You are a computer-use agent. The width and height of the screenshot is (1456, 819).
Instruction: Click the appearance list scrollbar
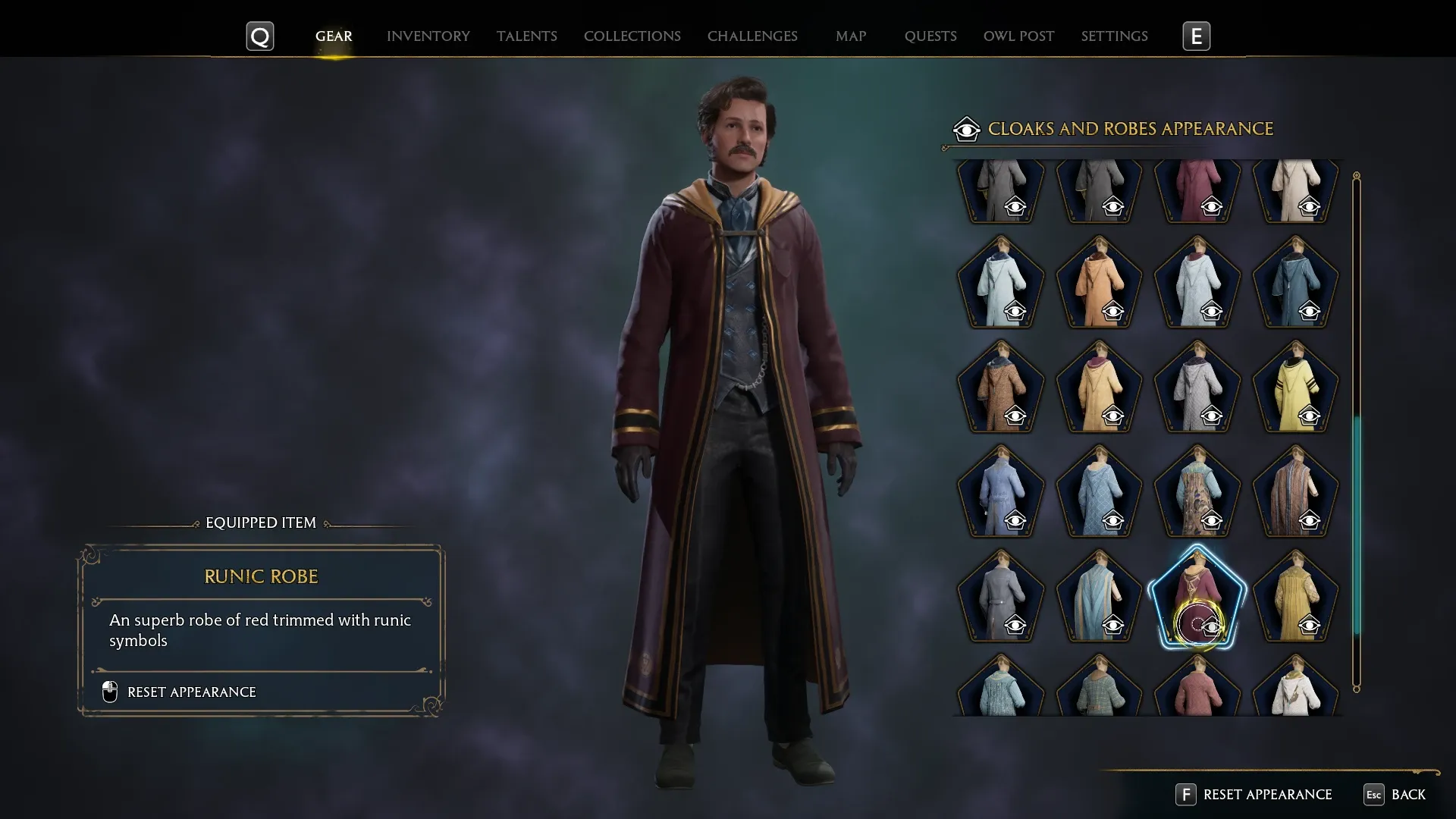pyautogui.click(x=1356, y=523)
